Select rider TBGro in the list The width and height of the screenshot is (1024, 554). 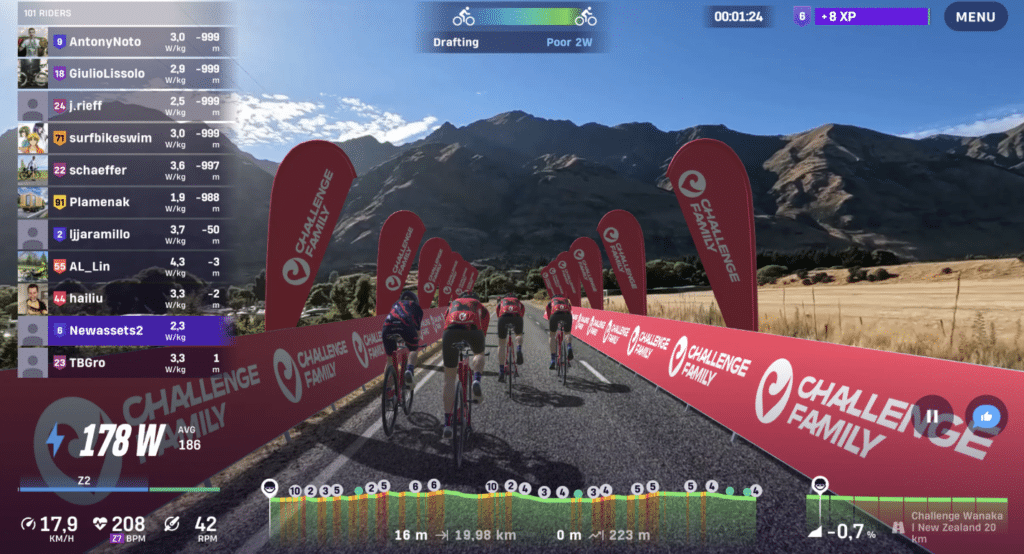[x=125, y=362]
